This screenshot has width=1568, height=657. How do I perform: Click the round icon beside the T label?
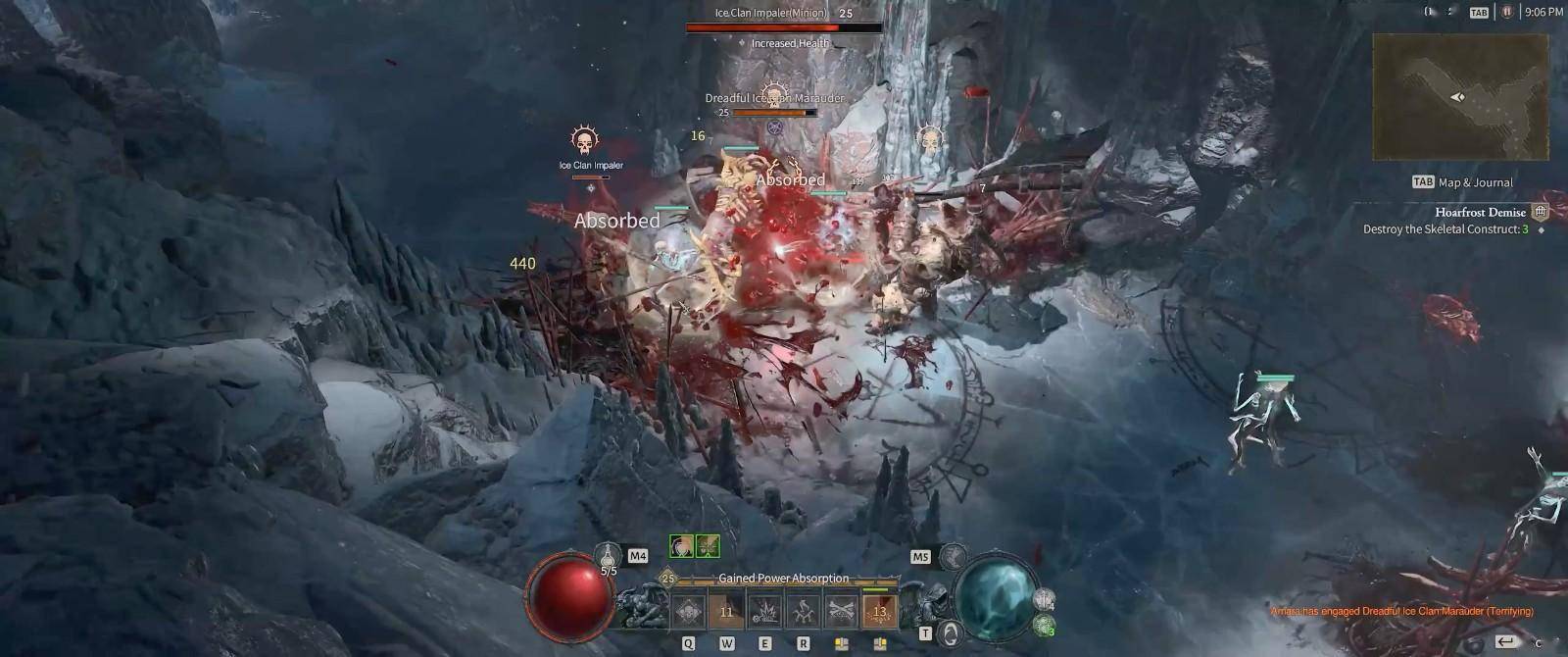(949, 632)
